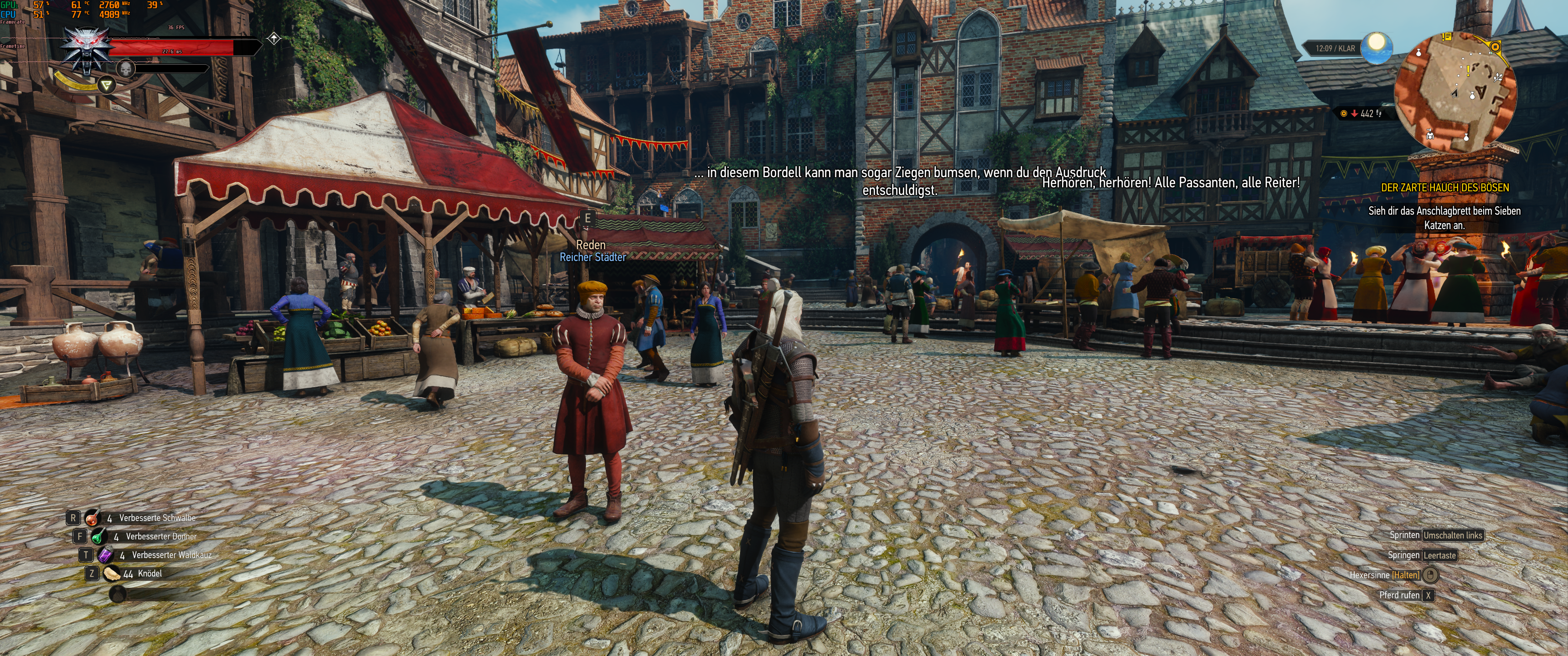The height and width of the screenshot is (656, 1568).
Task: Select the Verbesserte Schwalbe potion slot
Action: [93, 518]
